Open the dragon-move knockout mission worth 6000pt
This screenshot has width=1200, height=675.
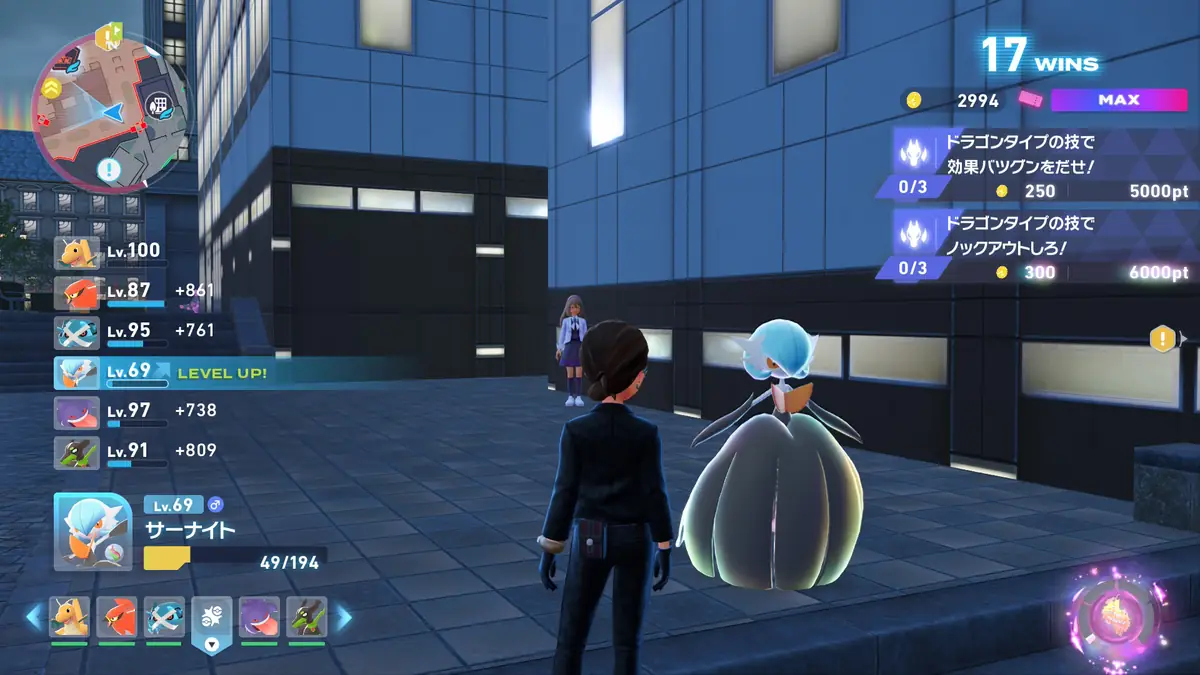click(1035, 245)
